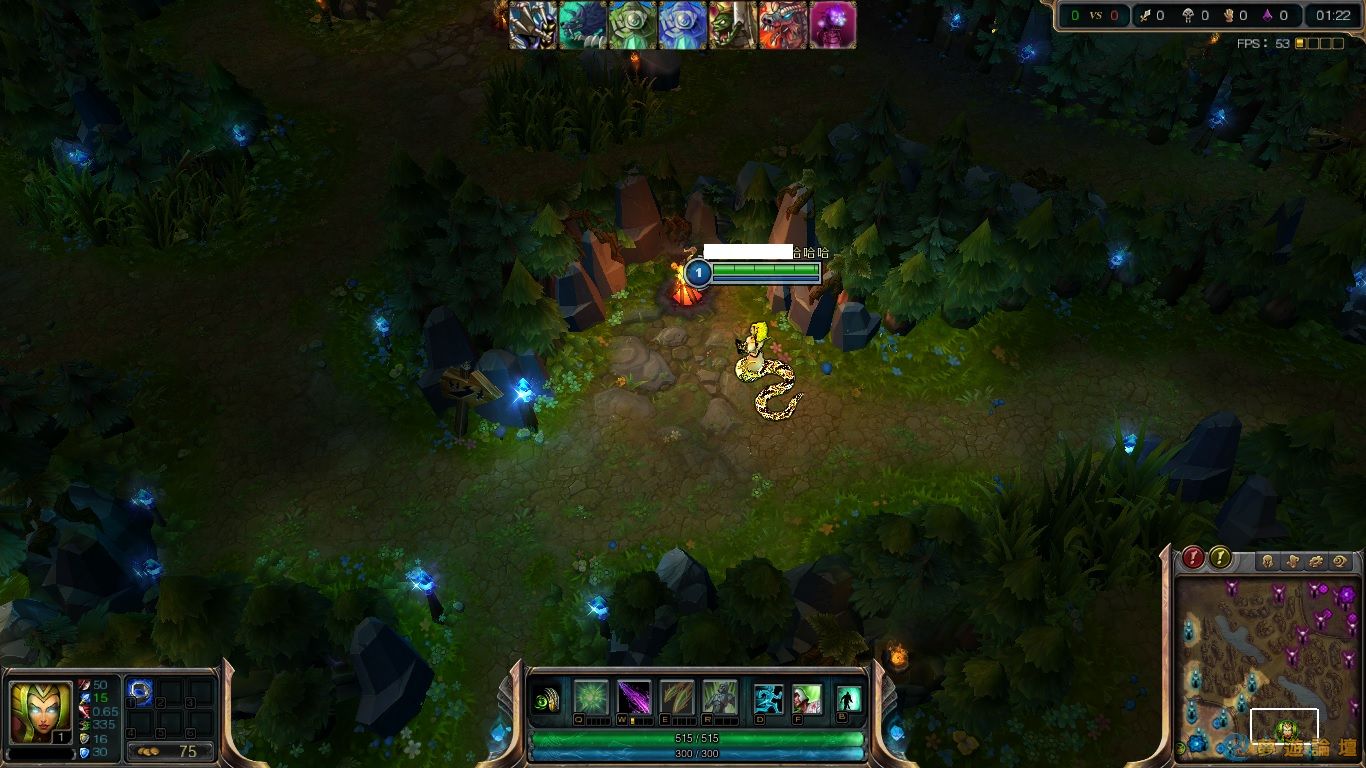The height and width of the screenshot is (768, 1366).
Task: Cast the Noxious Blast Q ability
Action: coord(591,696)
